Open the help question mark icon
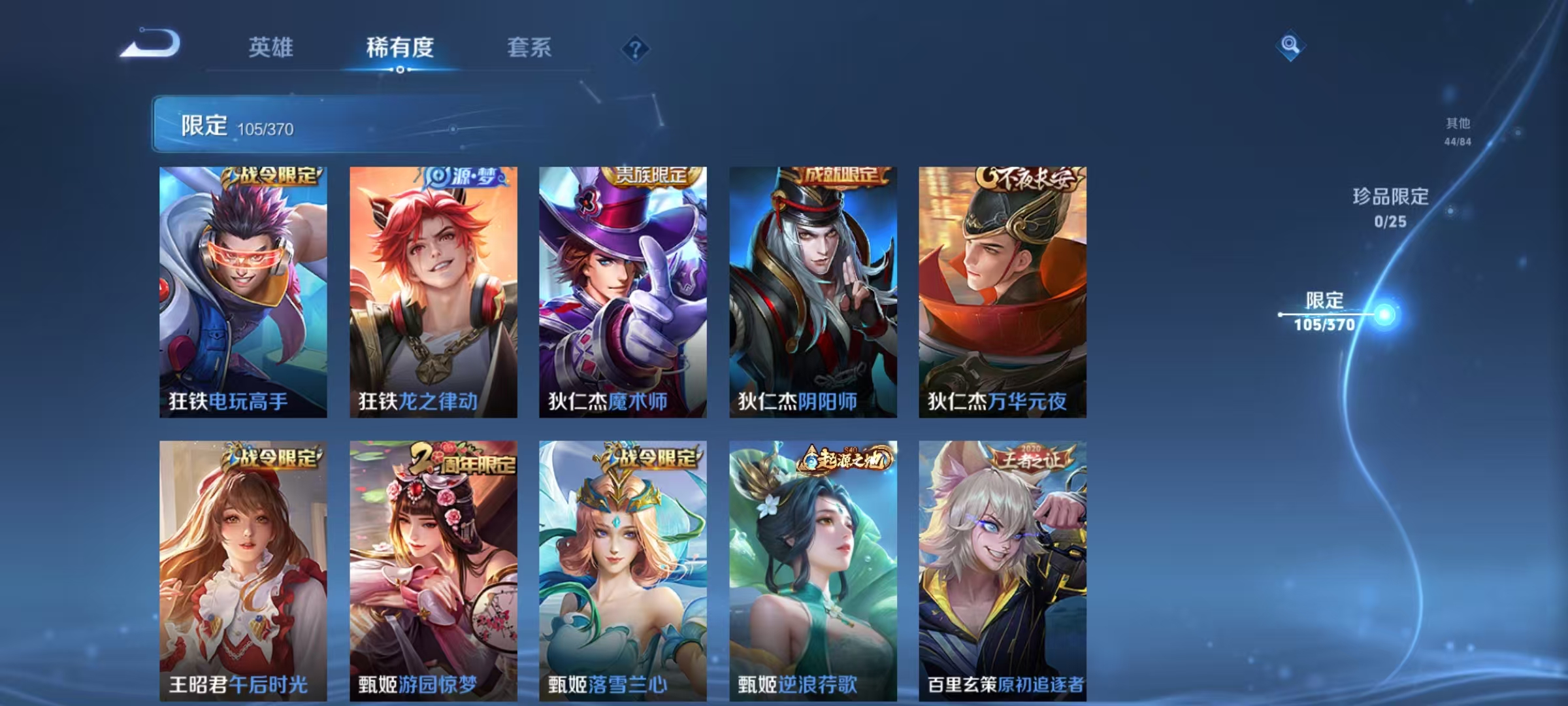1568x706 pixels. [x=635, y=47]
